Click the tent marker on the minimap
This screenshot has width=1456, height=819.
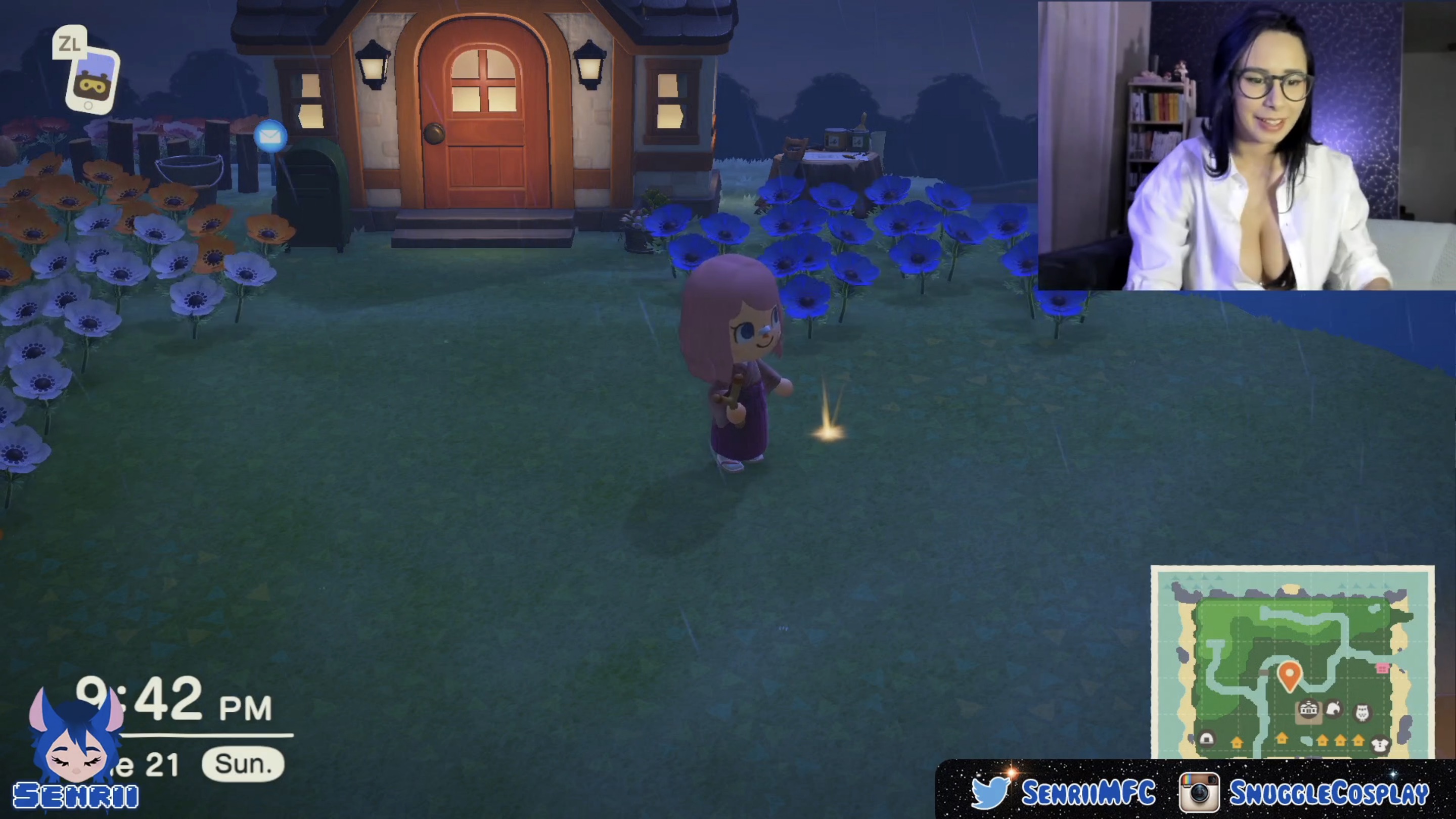click(1206, 739)
